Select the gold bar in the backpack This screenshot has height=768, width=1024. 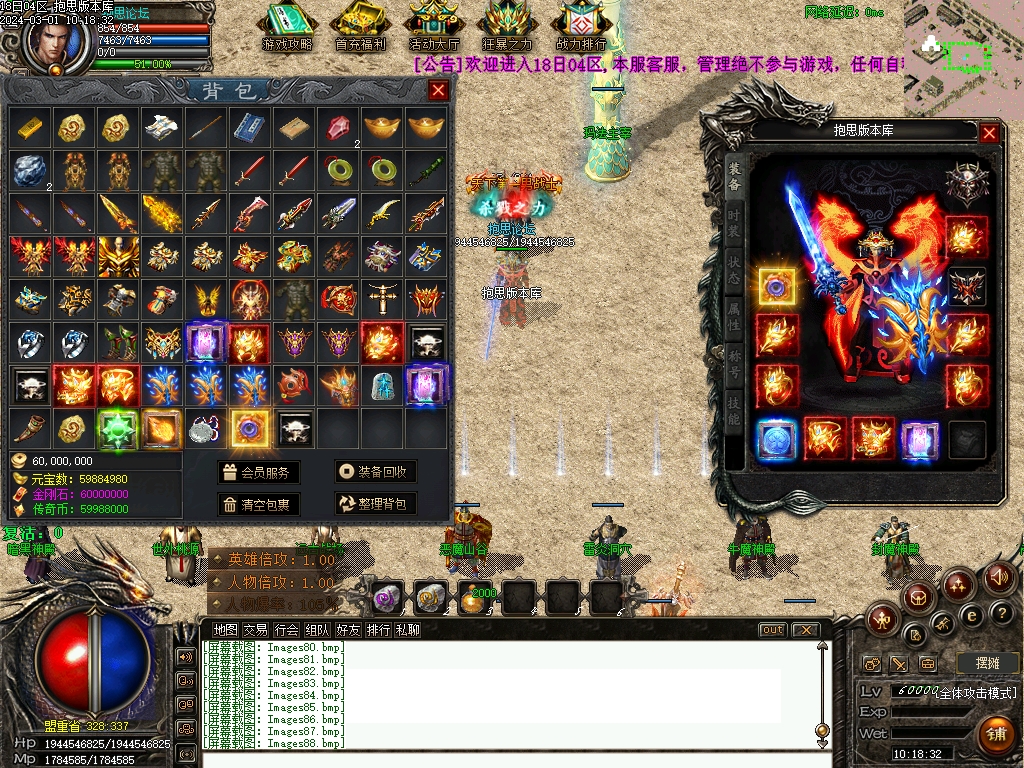(x=28, y=127)
